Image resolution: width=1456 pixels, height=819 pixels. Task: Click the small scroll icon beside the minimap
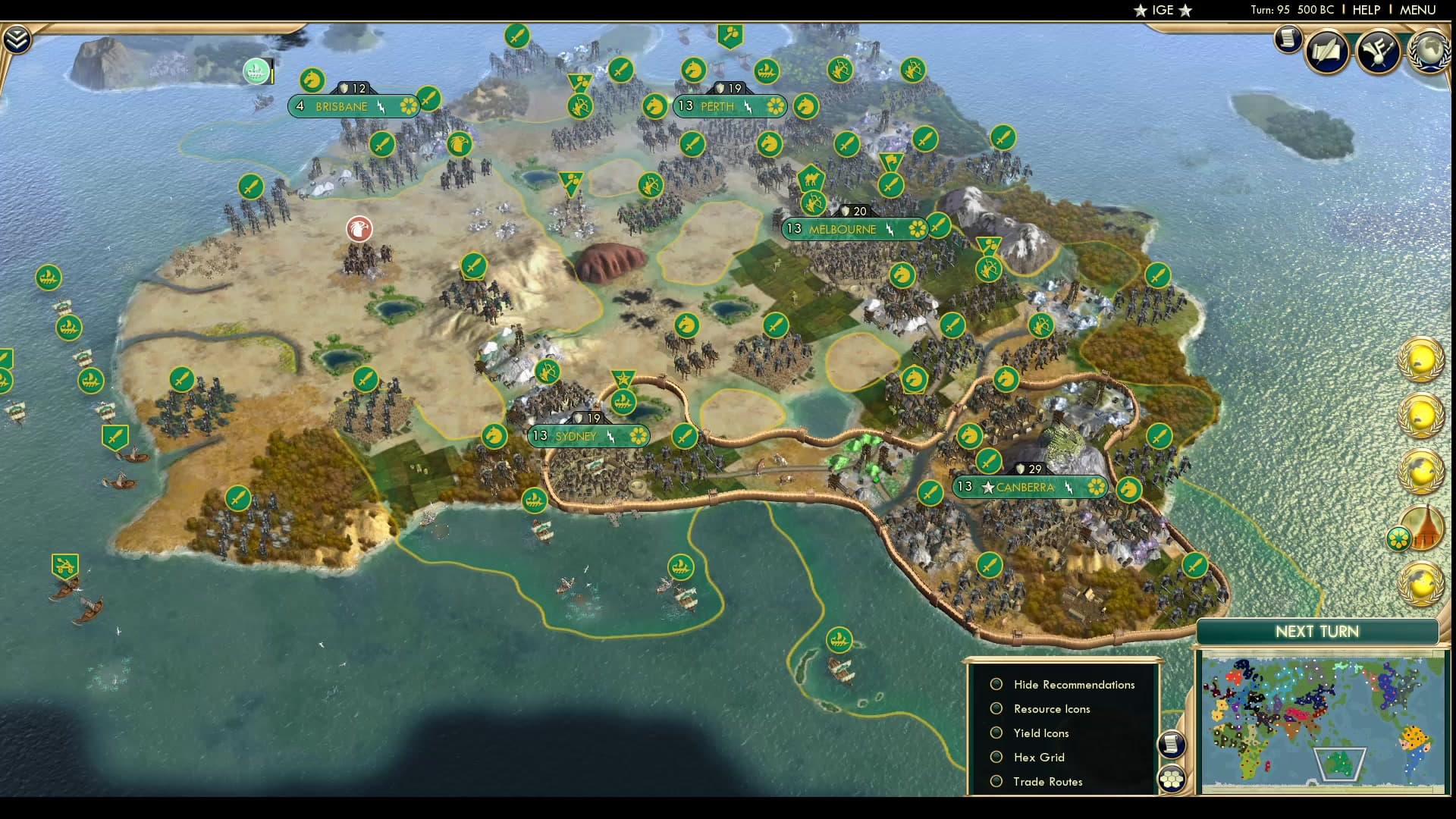point(1172,744)
